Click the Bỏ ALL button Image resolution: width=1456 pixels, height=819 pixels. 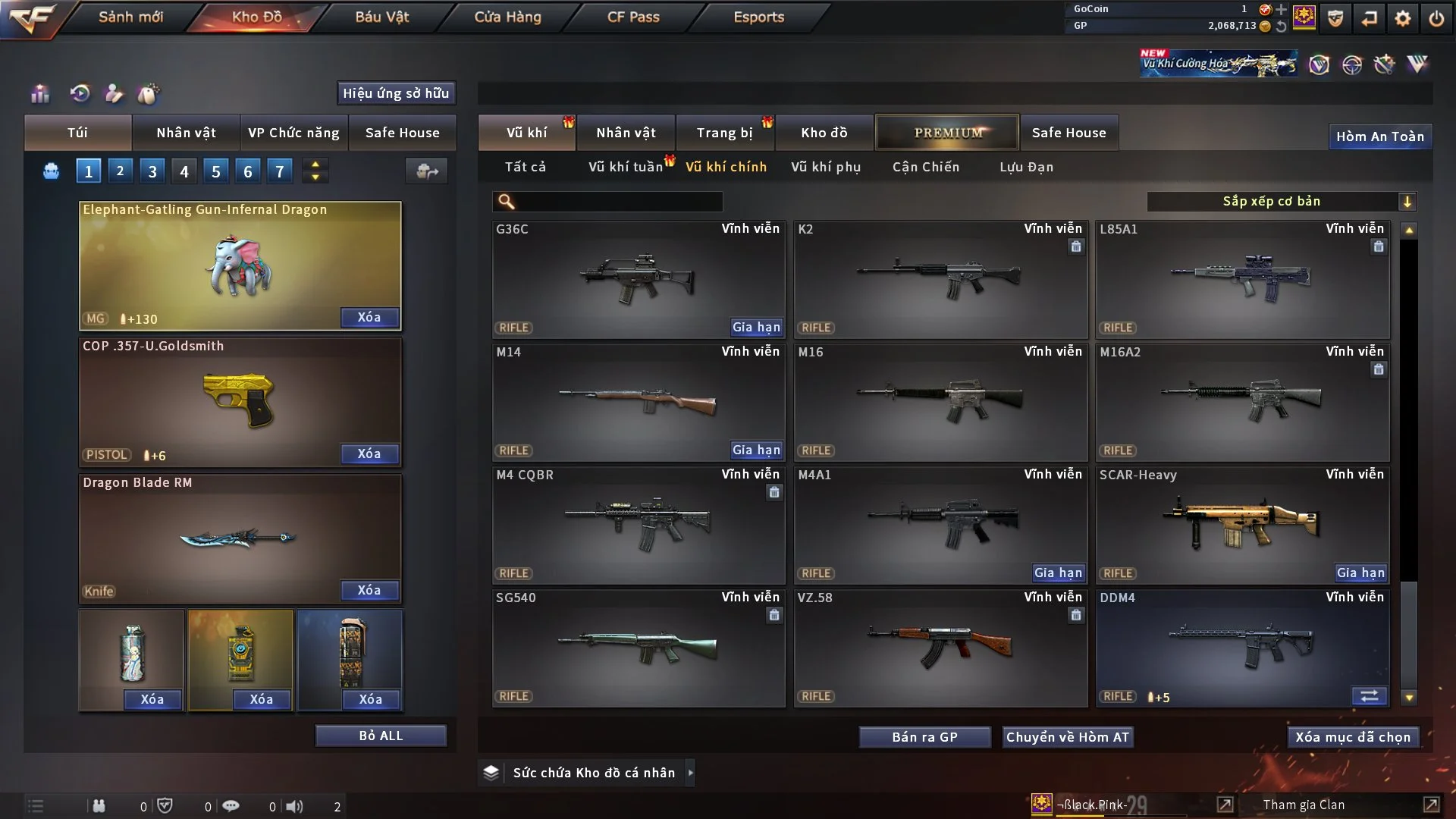pos(381,736)
